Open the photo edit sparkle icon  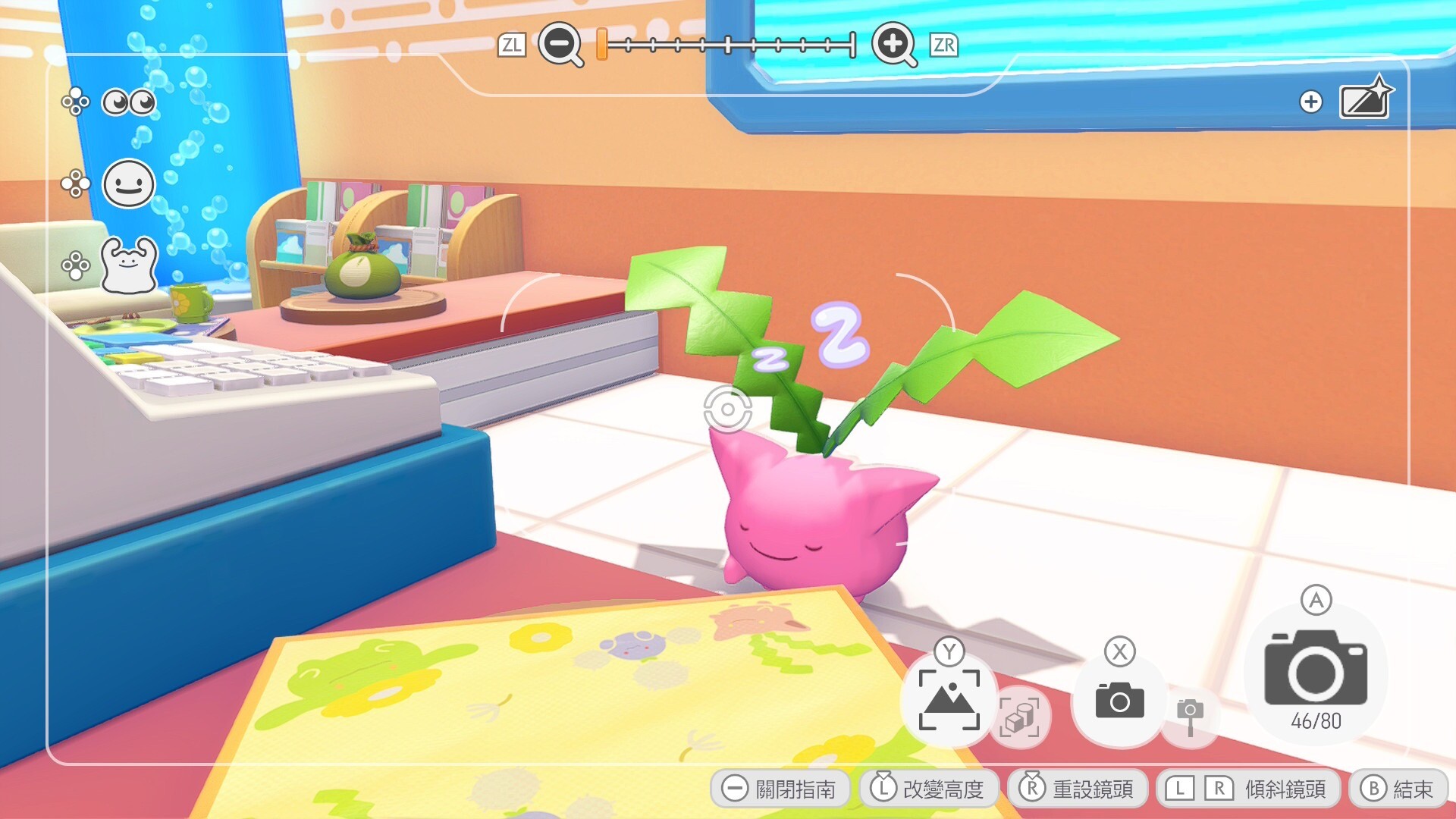click(1365, 99)
